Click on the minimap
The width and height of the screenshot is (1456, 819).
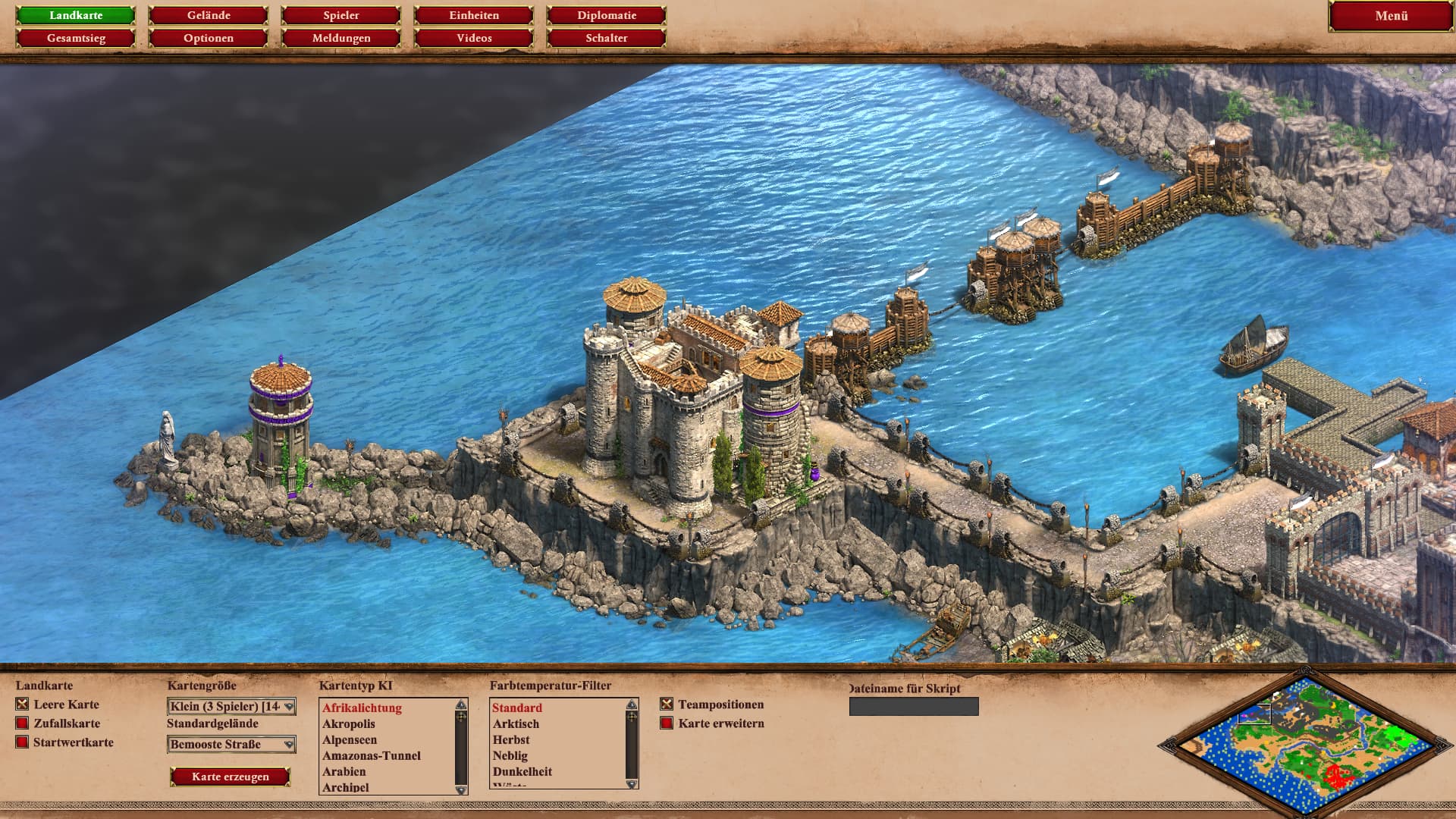pos(1306,743)
